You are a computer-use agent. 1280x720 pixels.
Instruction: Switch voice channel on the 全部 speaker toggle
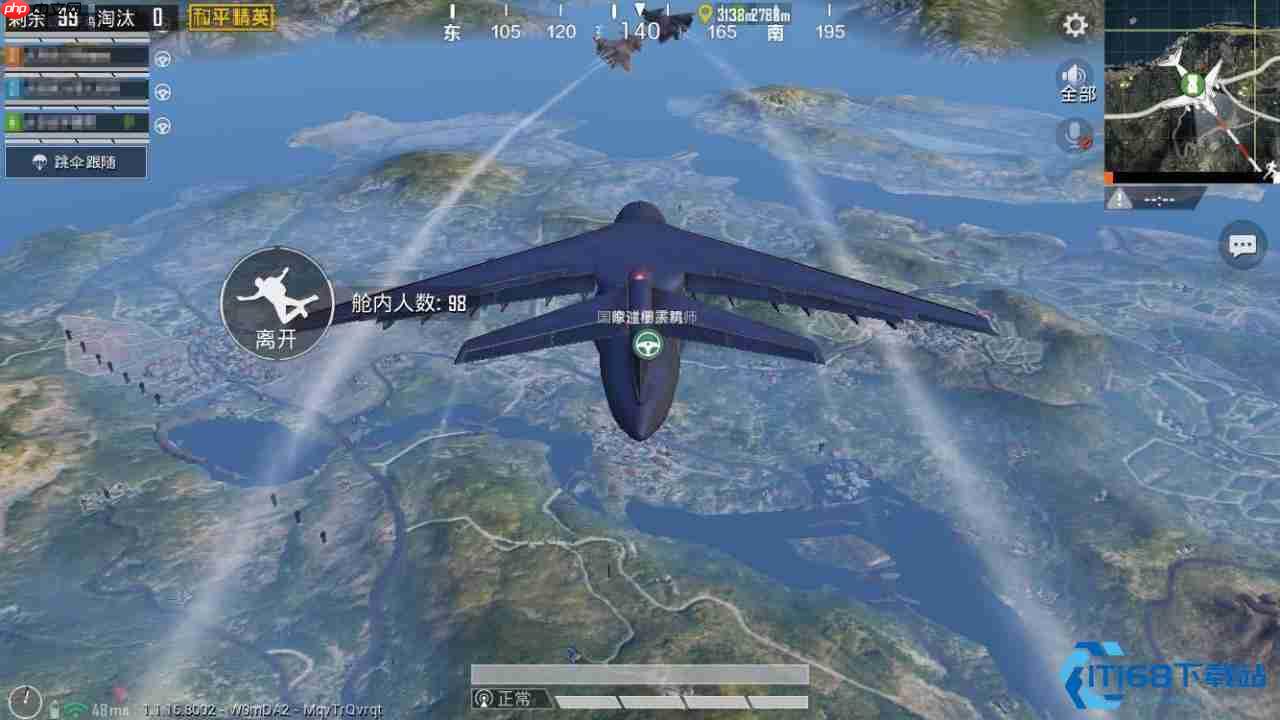click(1073, 80)
